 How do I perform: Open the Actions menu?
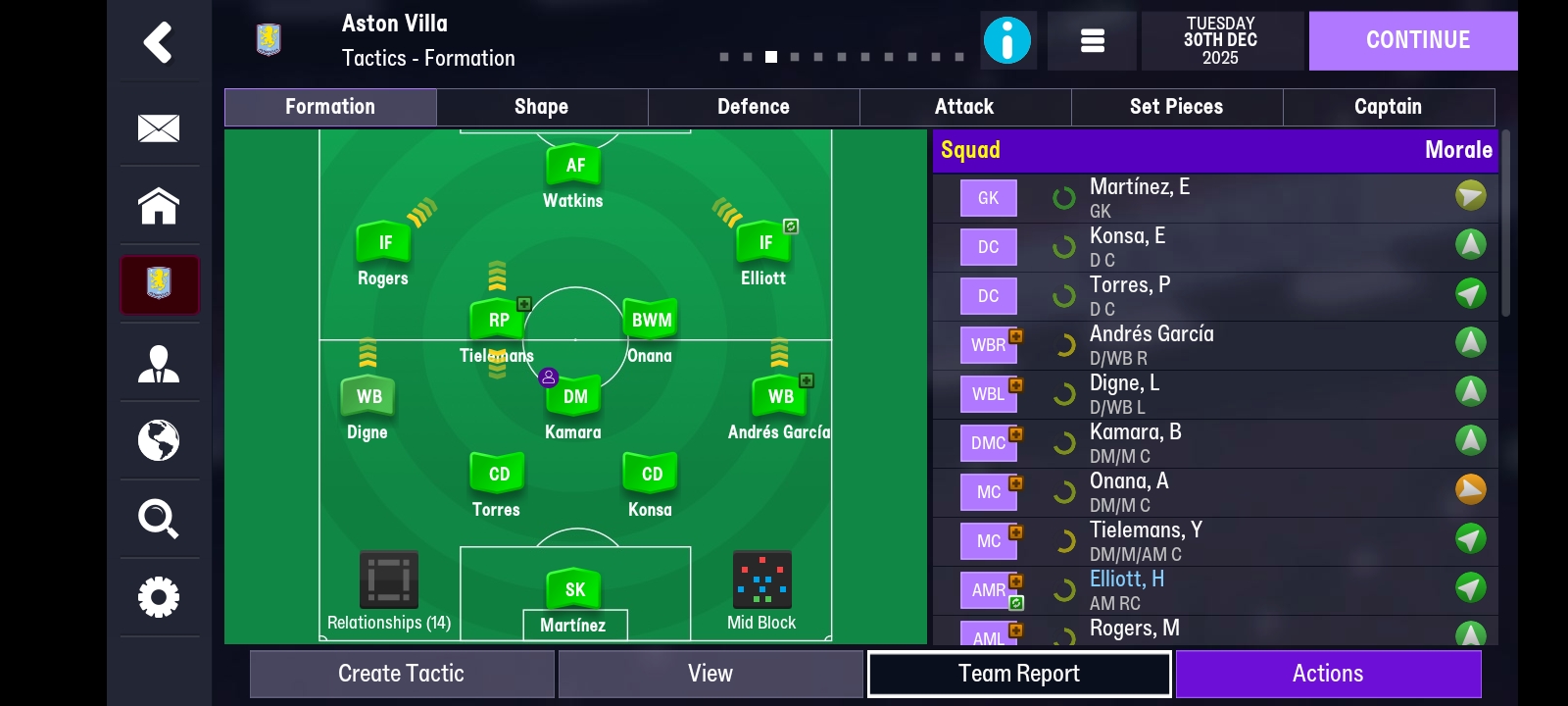pos(1328,674)
